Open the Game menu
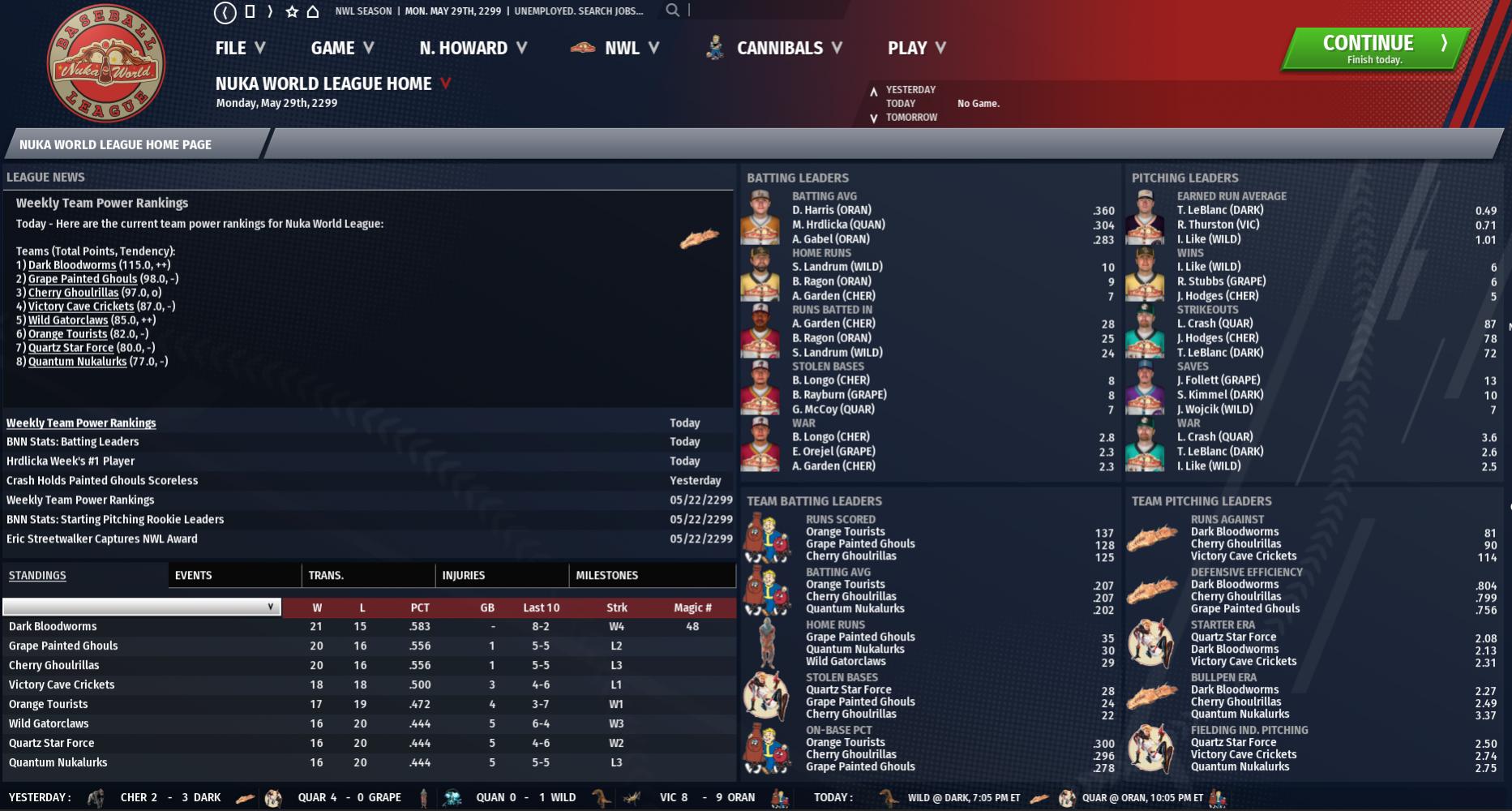This screenshot has height=811, width=1512. (342, 48)
